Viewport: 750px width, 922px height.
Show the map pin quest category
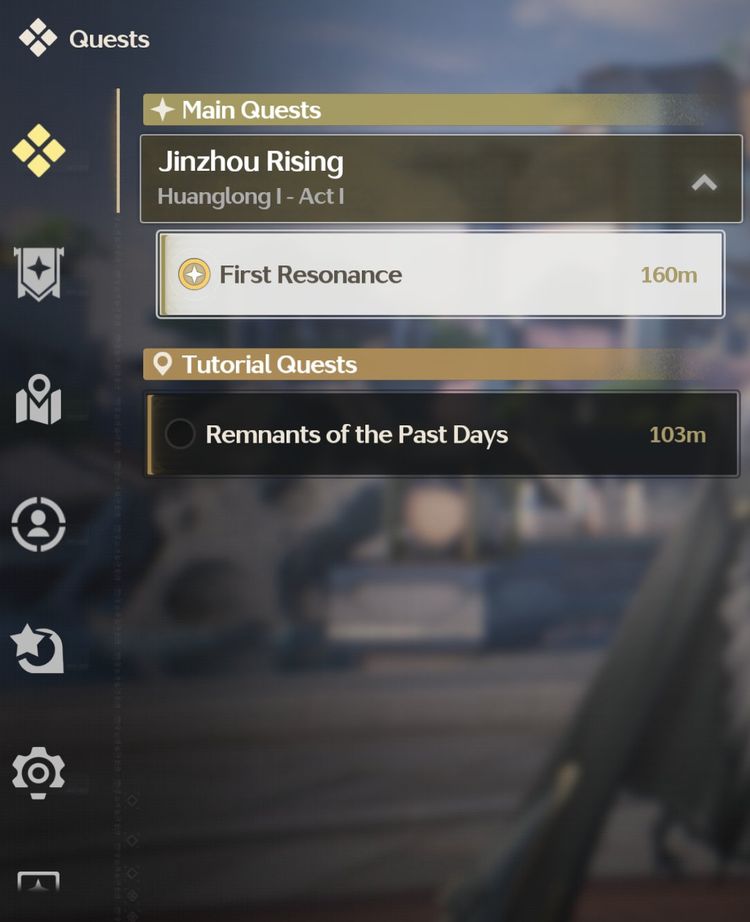point(39,400)
